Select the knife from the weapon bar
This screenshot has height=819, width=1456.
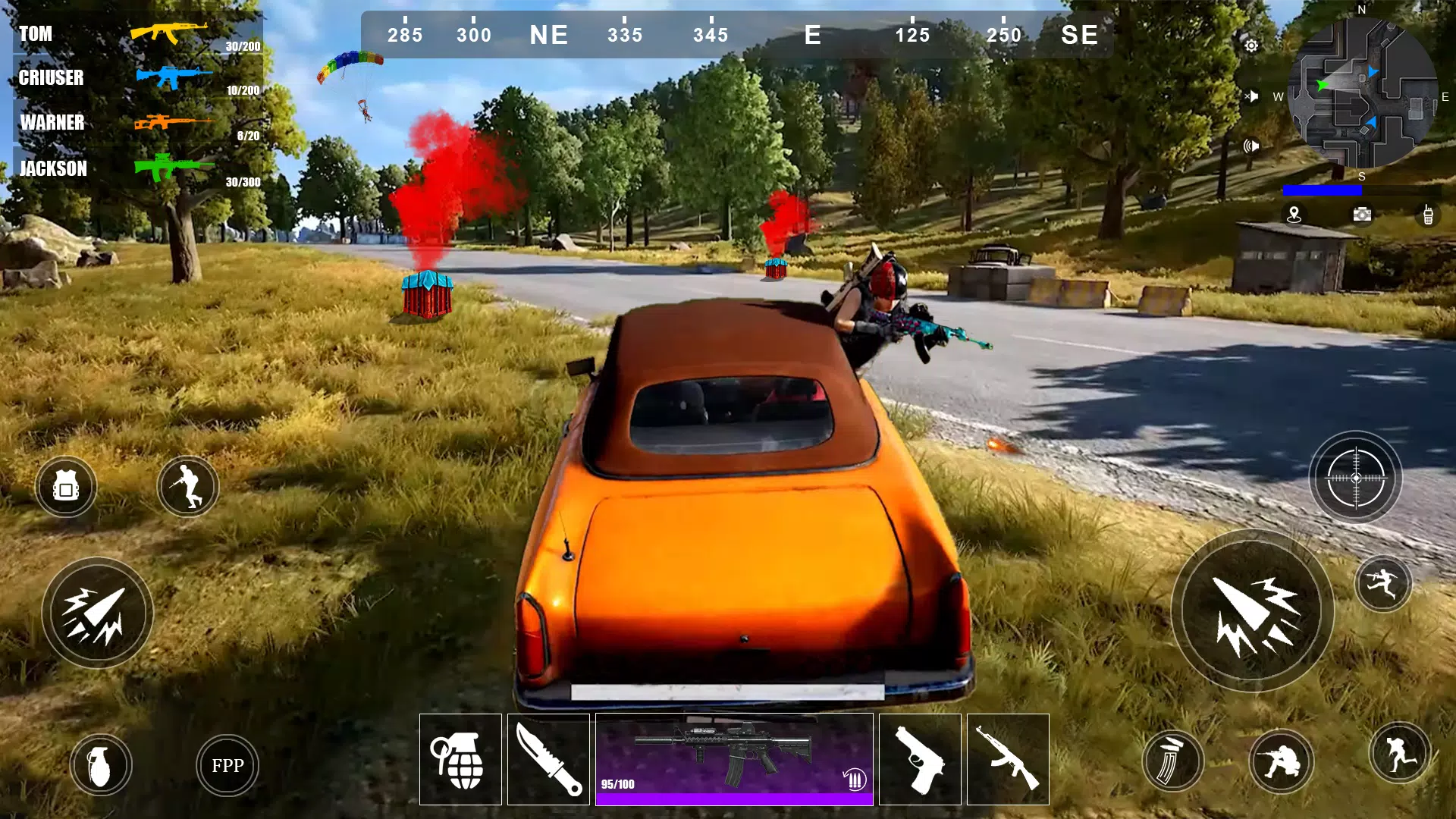point(548,759)
